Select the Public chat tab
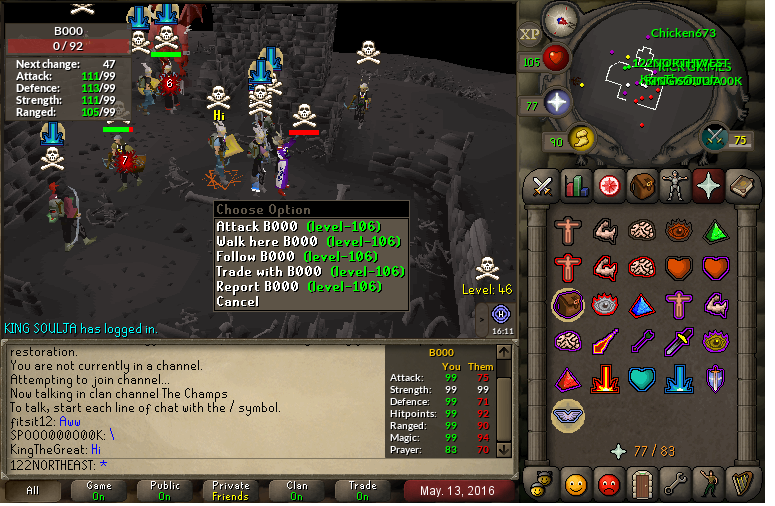775x506 pixels. [165, 490]
